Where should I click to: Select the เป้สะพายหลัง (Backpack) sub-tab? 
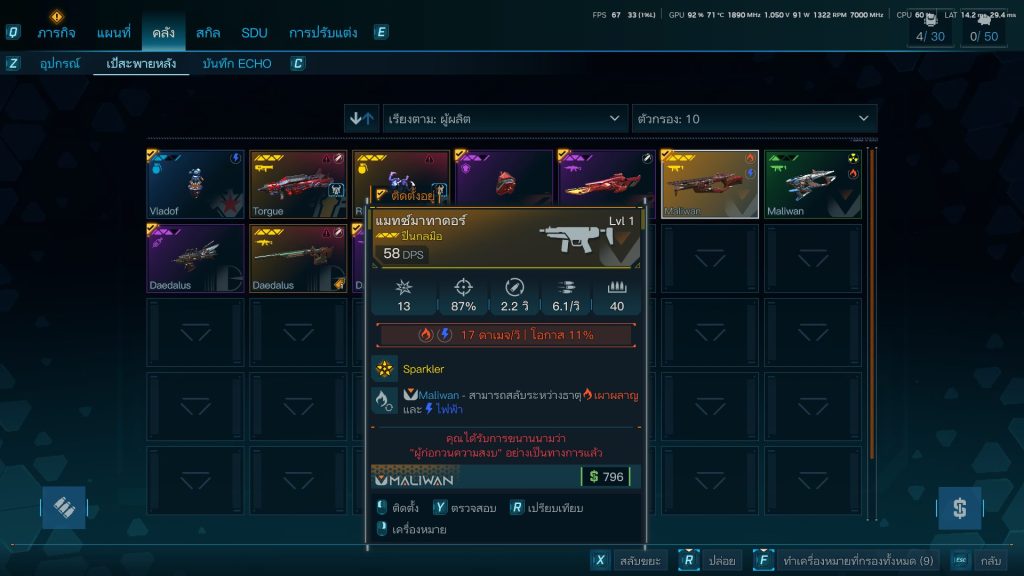click(x=141, y=64)
